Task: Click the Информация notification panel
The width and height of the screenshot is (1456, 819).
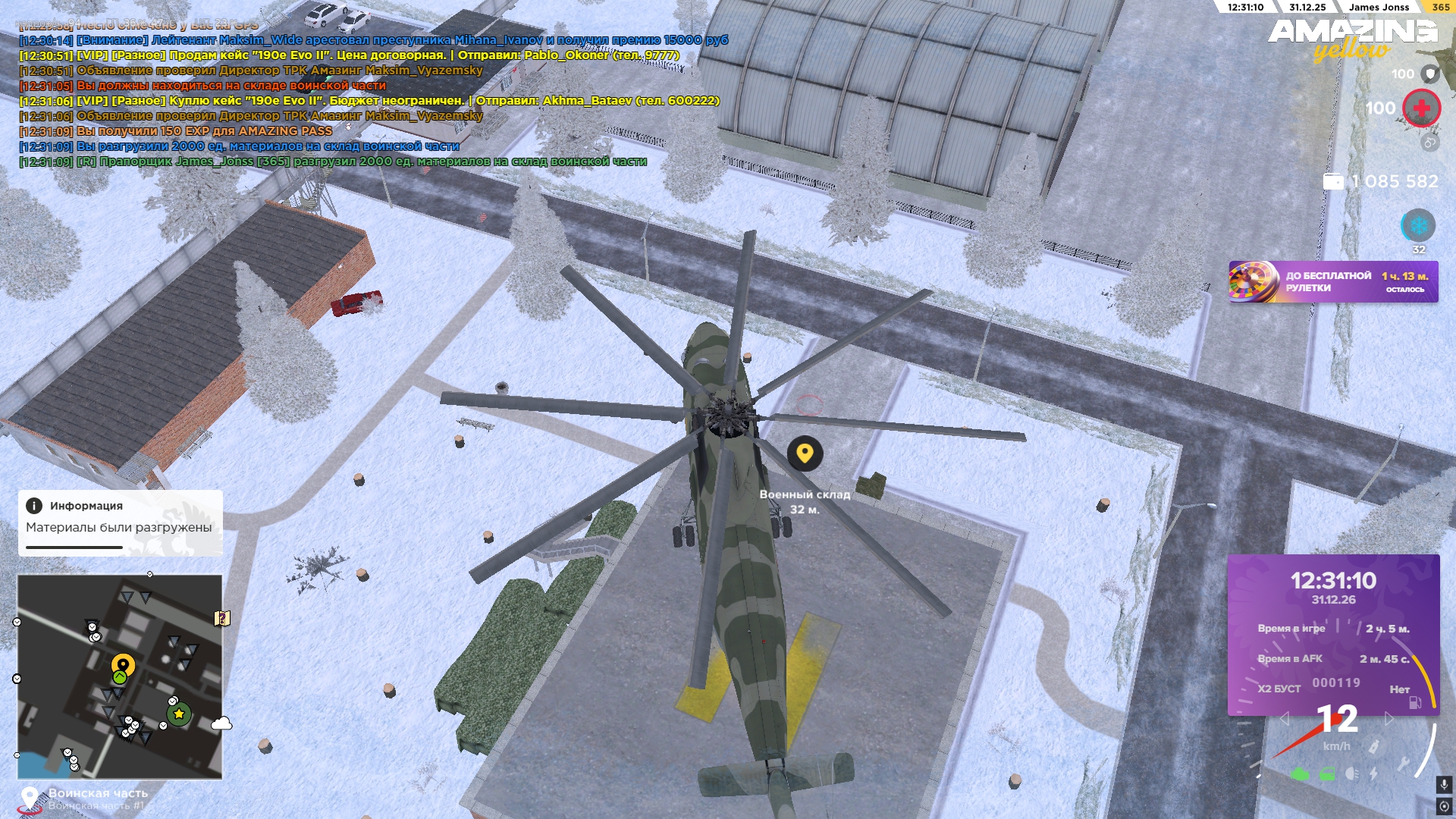Action: point(120,522)
